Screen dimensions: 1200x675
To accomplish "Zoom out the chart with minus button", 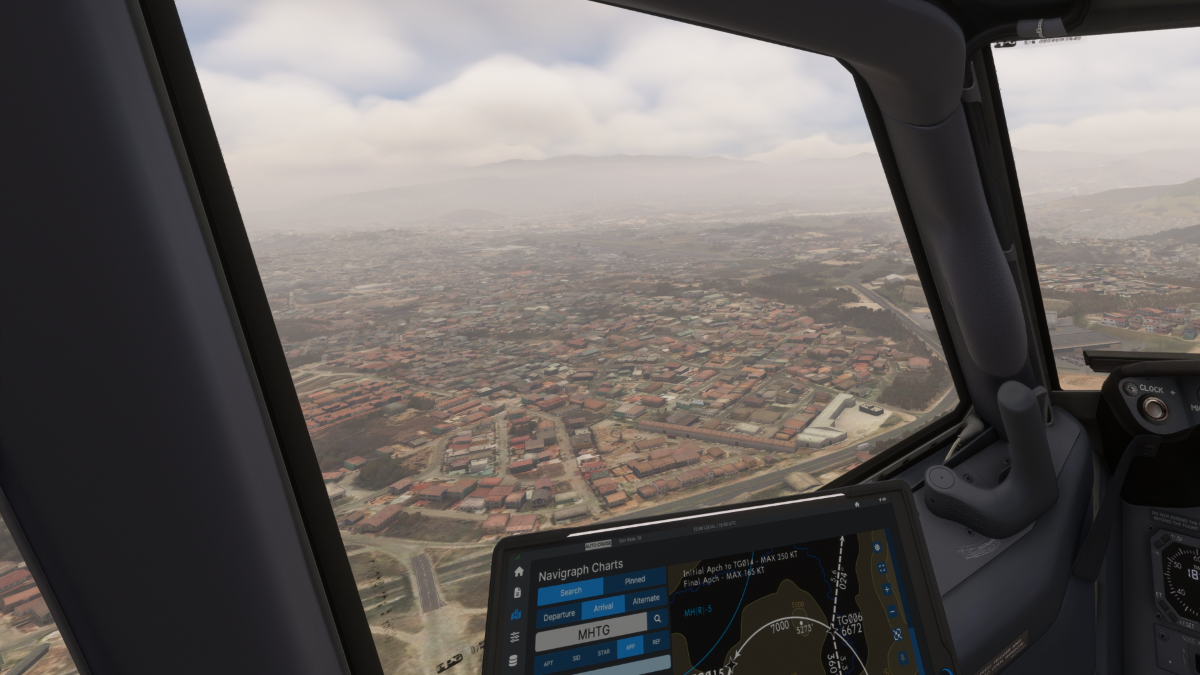I will [891, 610].
